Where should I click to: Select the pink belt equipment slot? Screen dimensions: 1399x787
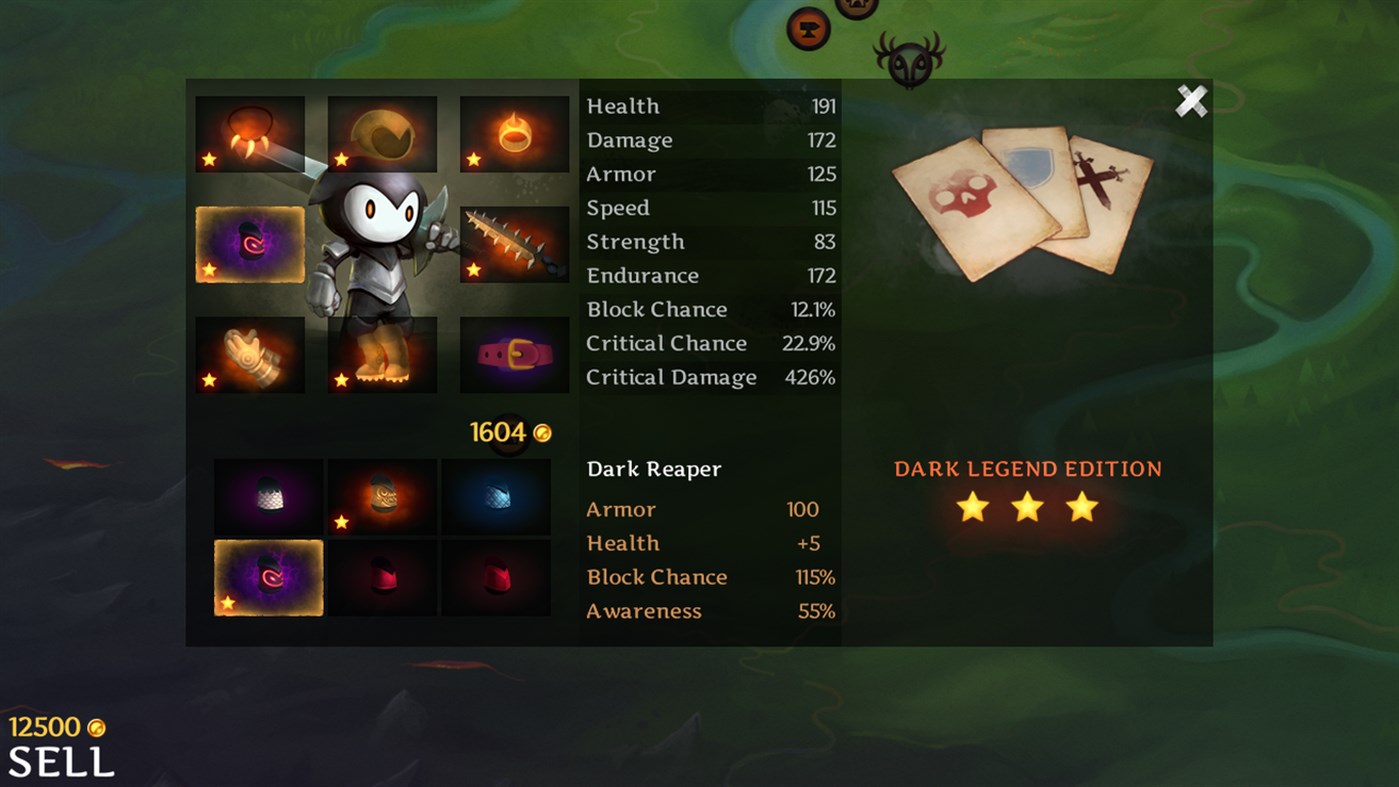point(513,355)
